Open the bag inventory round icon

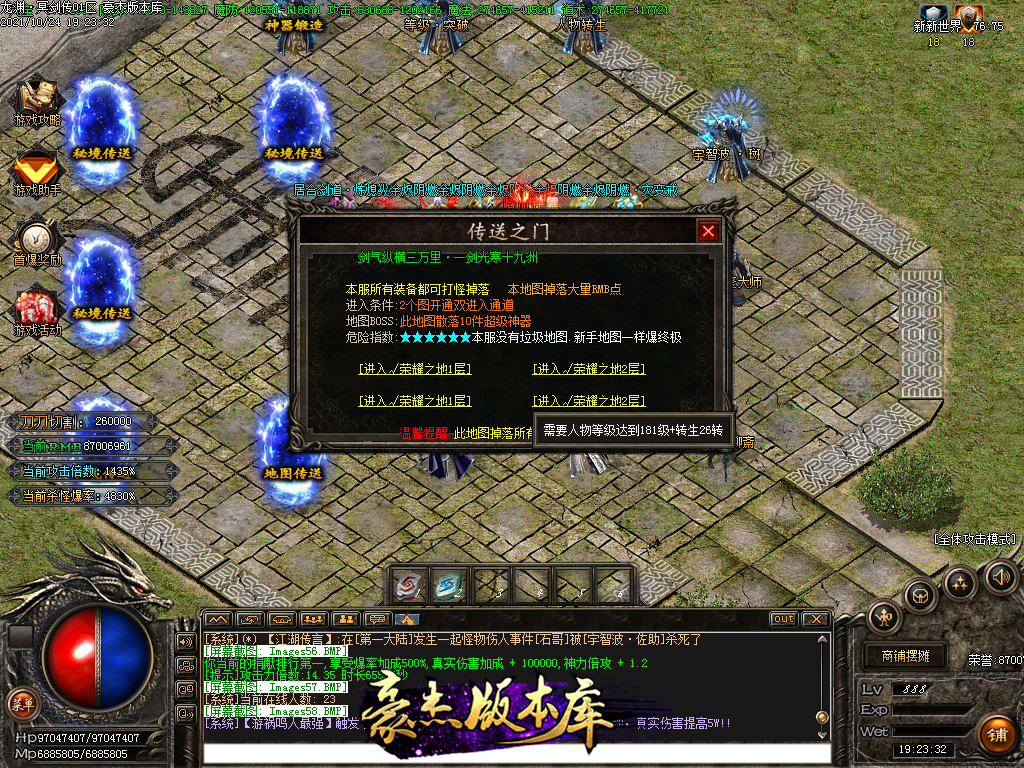pos(920,596)
